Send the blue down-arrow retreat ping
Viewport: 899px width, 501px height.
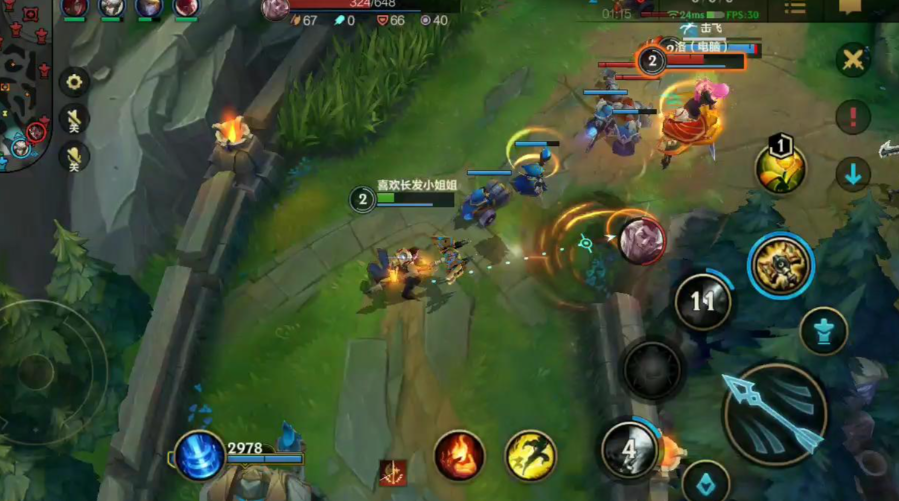pos(853,174)
